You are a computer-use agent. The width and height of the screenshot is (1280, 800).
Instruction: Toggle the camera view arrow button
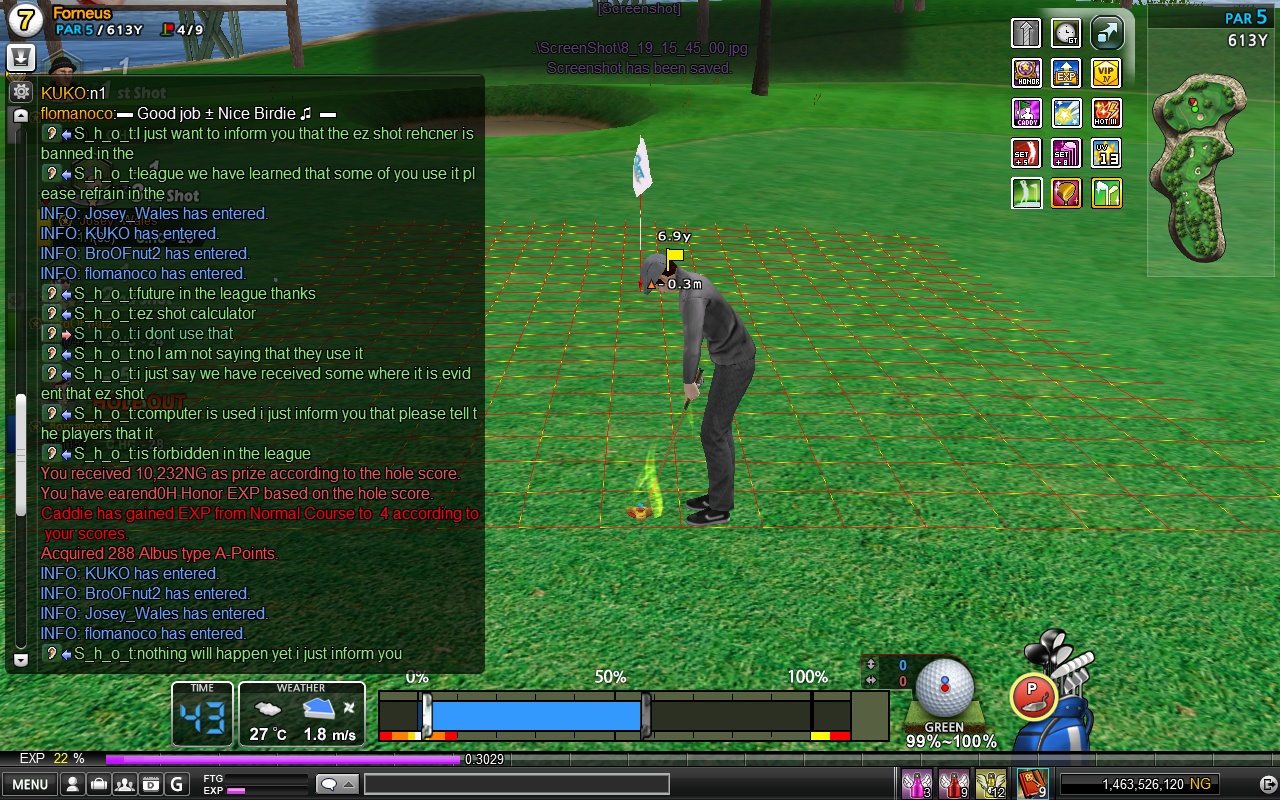pyautogui.click(x=1106, y=33)
